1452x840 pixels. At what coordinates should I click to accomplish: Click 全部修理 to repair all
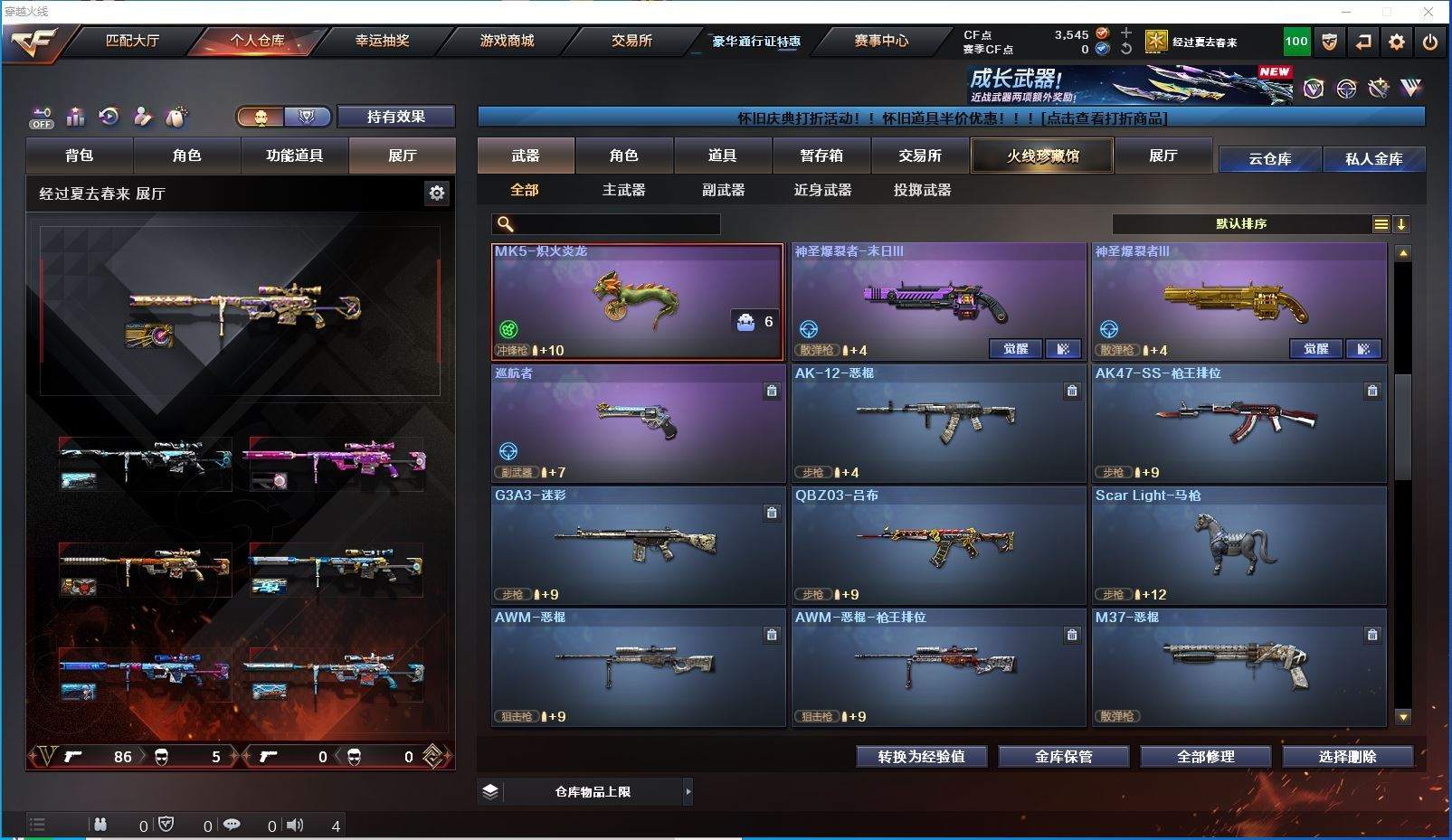pos(1205,757)
